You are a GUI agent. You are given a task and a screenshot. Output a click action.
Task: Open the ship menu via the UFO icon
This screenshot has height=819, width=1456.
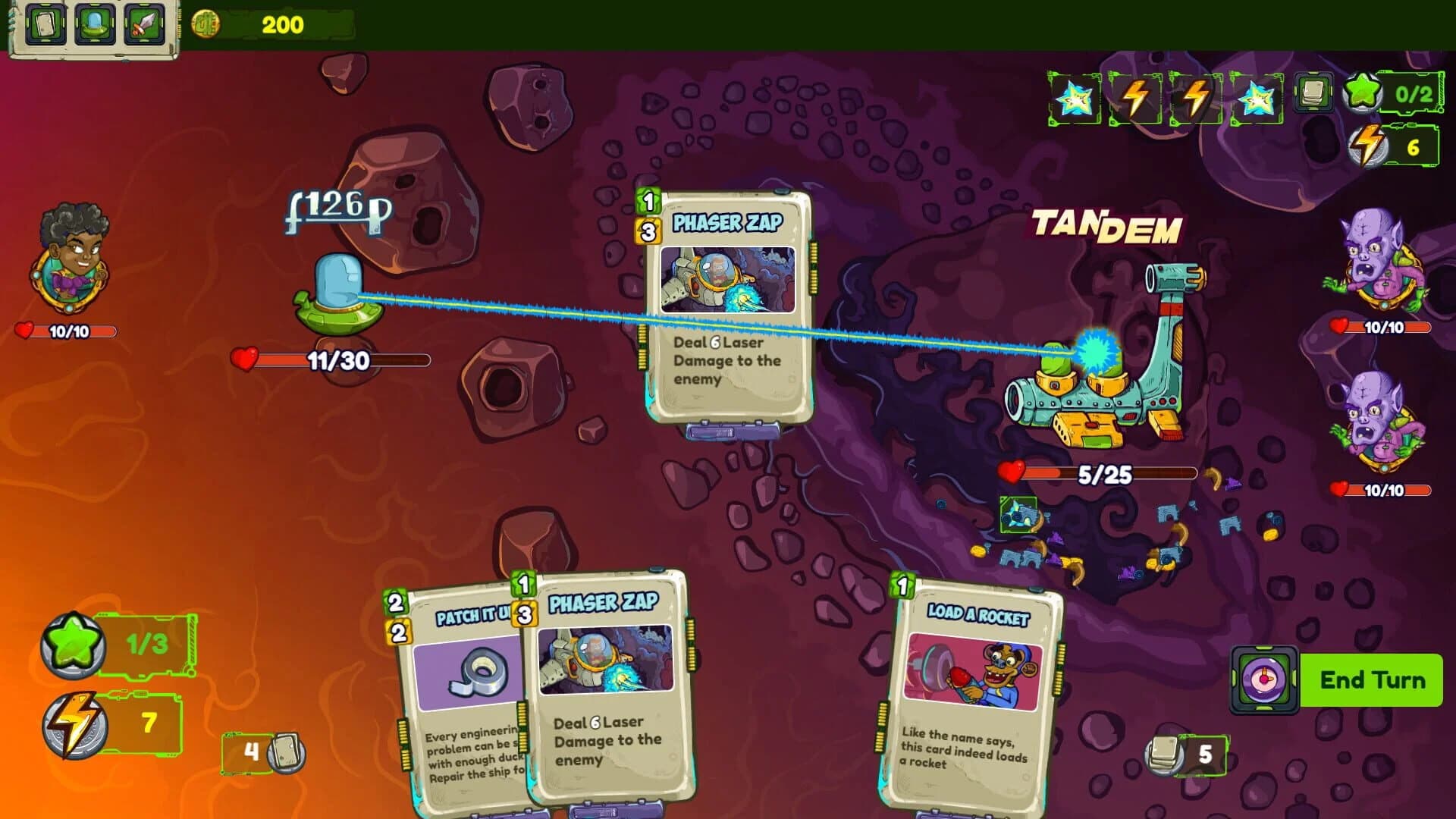[94, 22]
